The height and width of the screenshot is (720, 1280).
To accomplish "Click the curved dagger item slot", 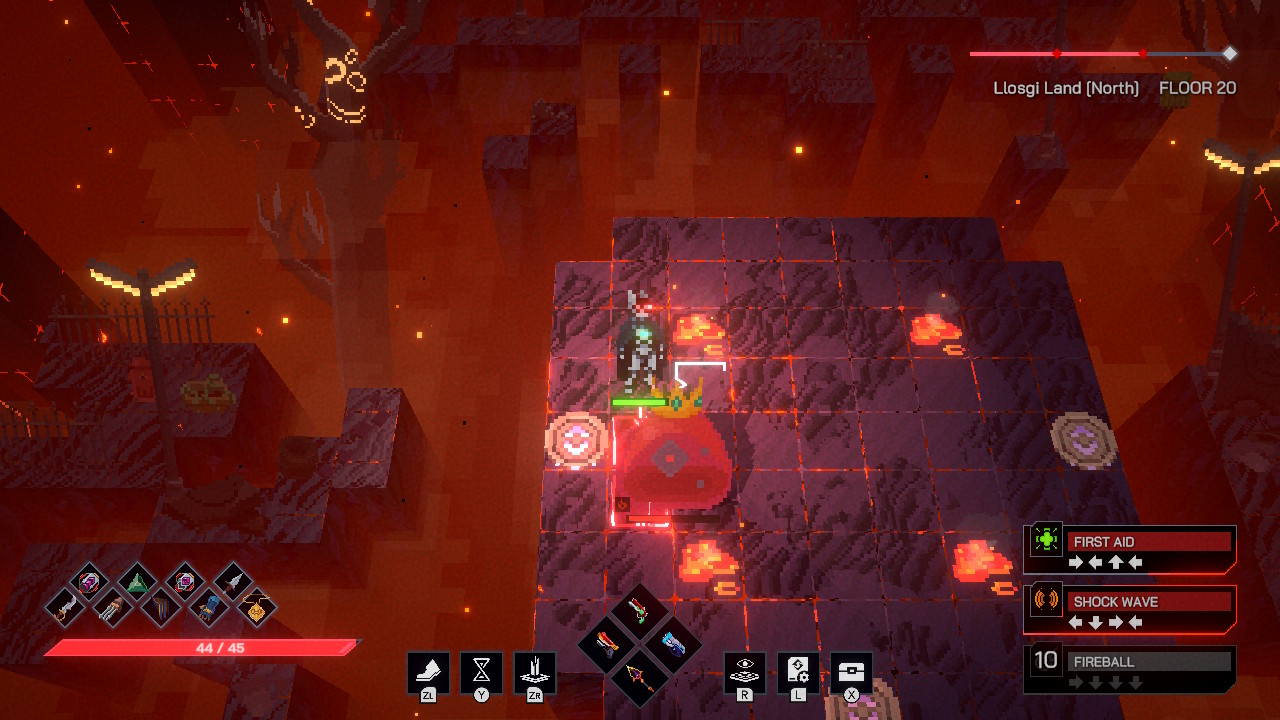I will (65, 606).
